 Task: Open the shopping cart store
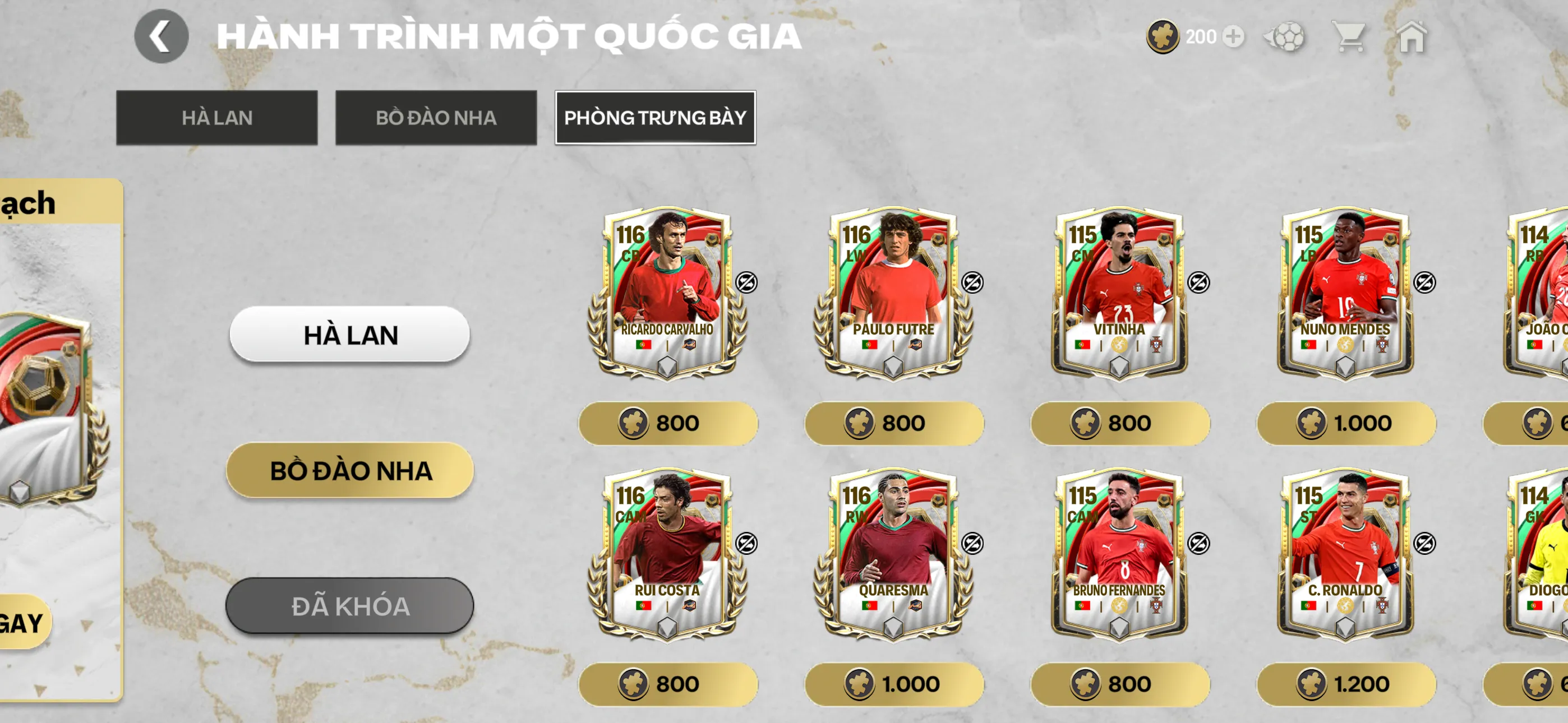pos(1349,37)
